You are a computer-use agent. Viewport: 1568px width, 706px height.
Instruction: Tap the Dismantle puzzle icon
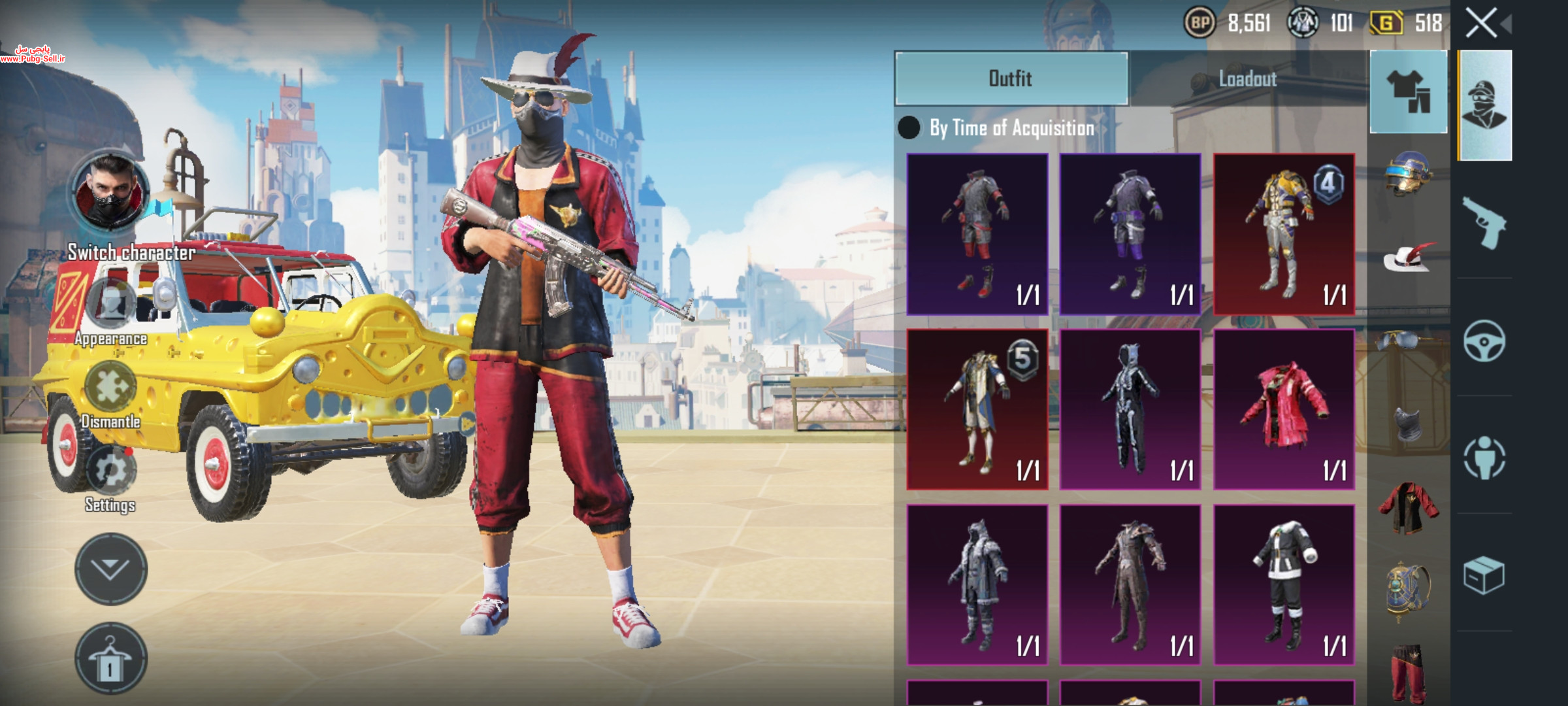click(x=110, y=387)
